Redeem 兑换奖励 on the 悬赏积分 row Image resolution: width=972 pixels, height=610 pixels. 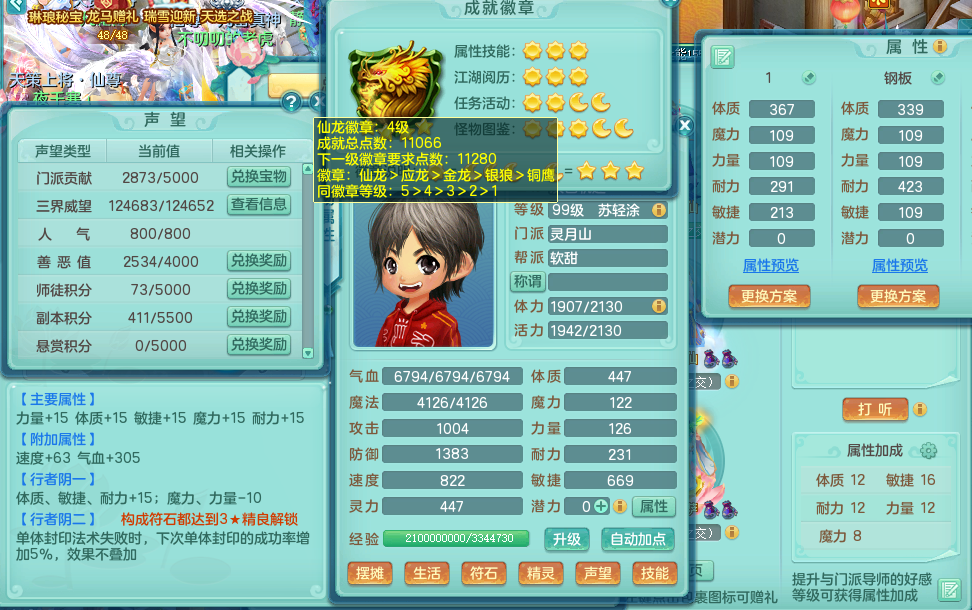(x=259, y=345)
